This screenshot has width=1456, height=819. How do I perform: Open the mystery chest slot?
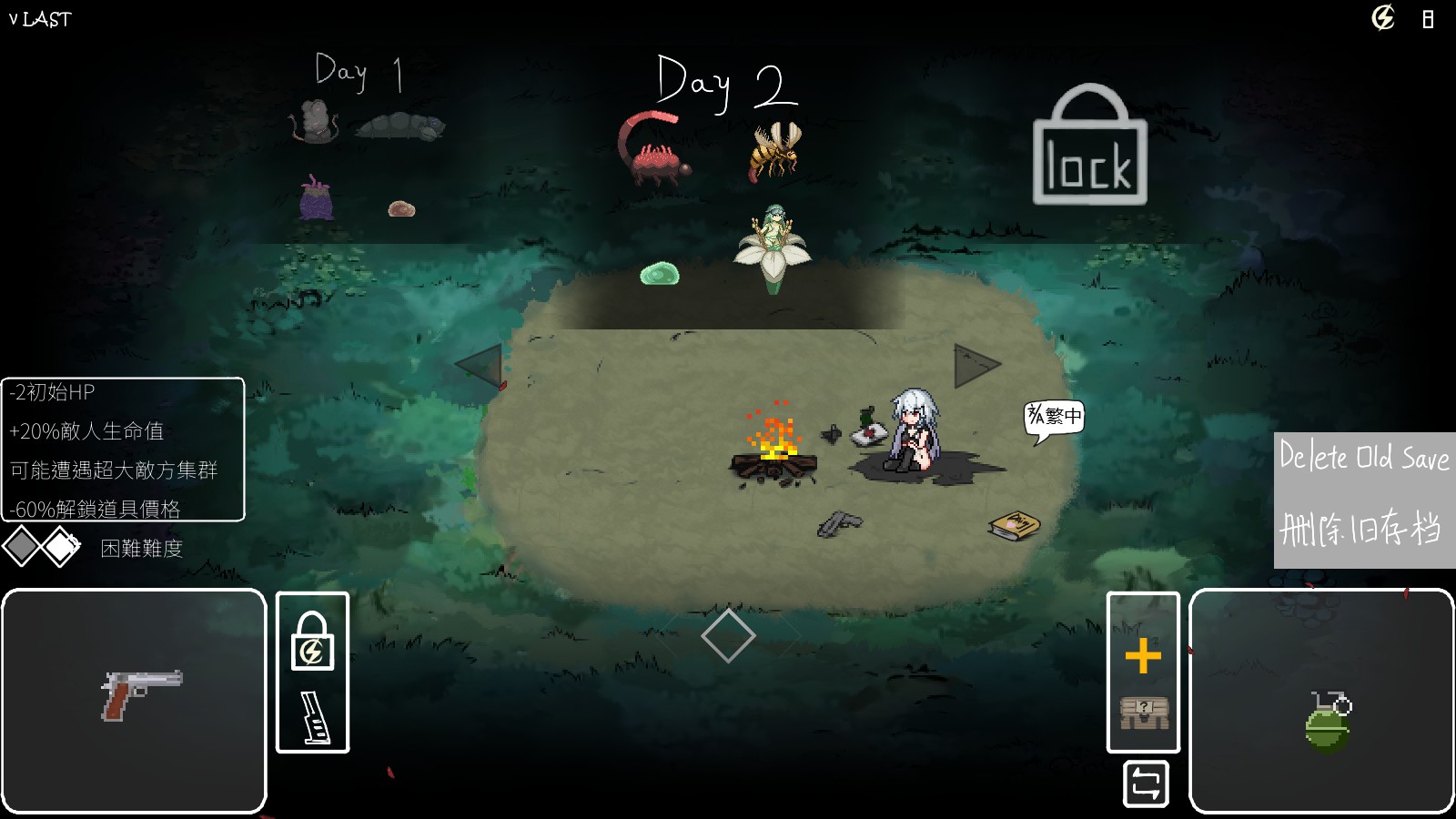coord(1143,713)
